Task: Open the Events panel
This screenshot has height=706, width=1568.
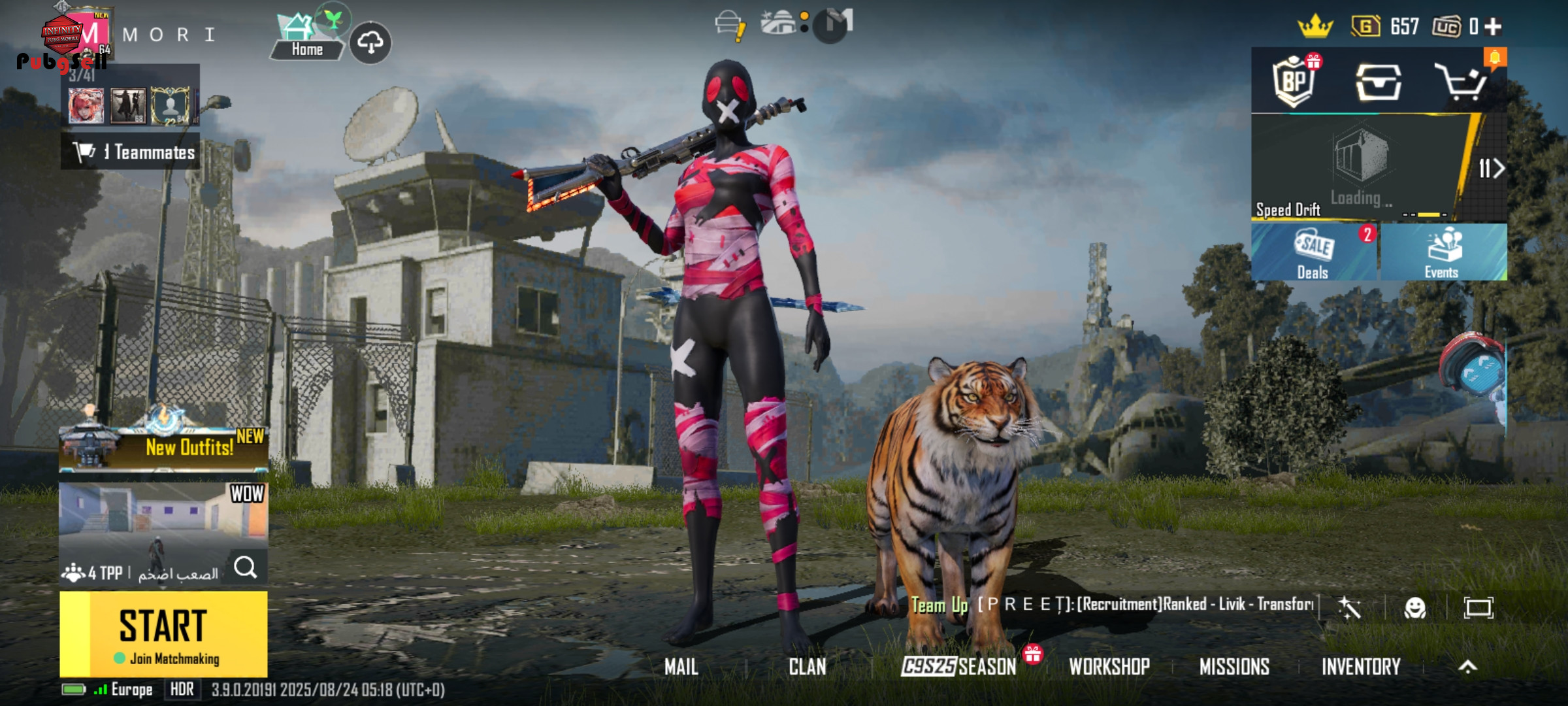Action: click(x=1443, y=253)
